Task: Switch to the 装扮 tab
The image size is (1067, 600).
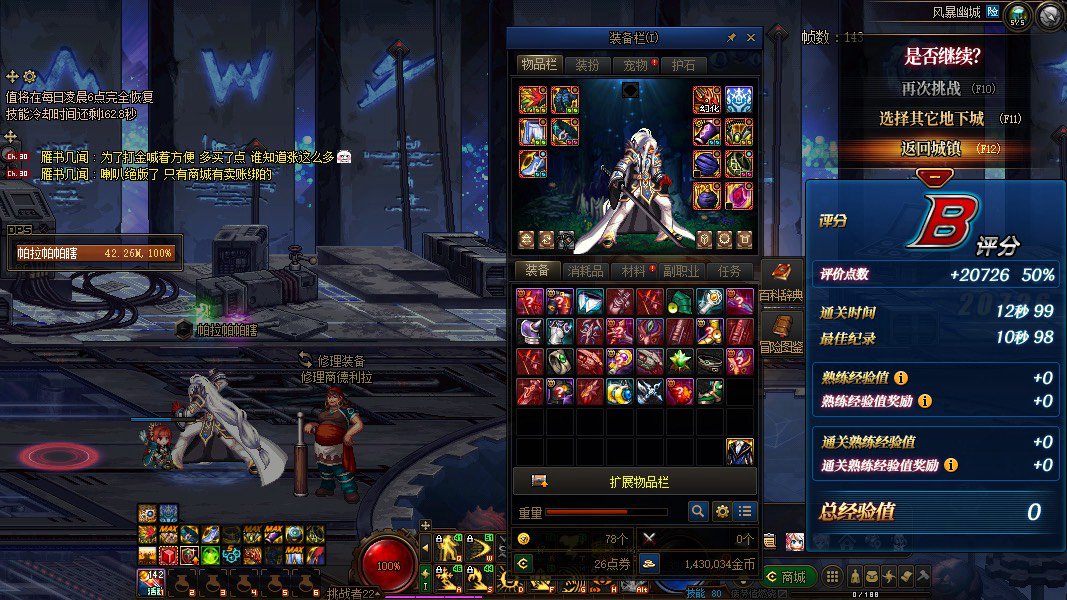Action: [588, 64]
